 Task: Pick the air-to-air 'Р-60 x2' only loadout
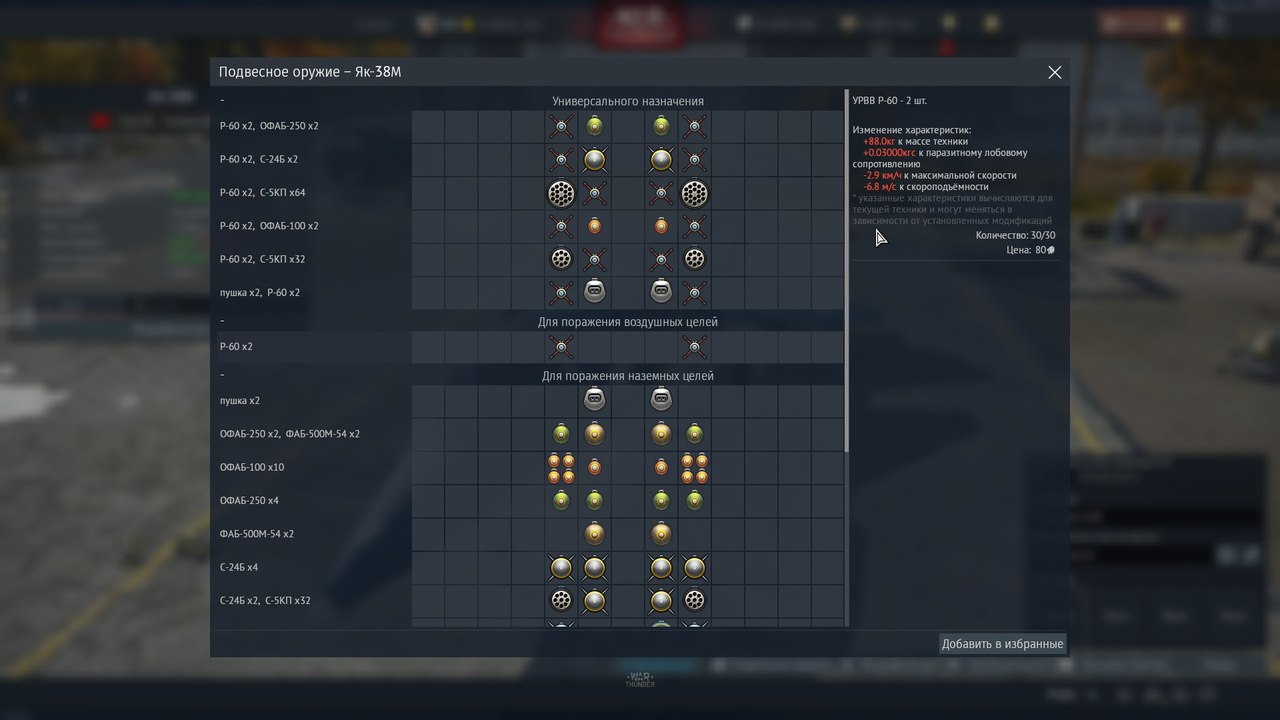(x=236, y=347)
